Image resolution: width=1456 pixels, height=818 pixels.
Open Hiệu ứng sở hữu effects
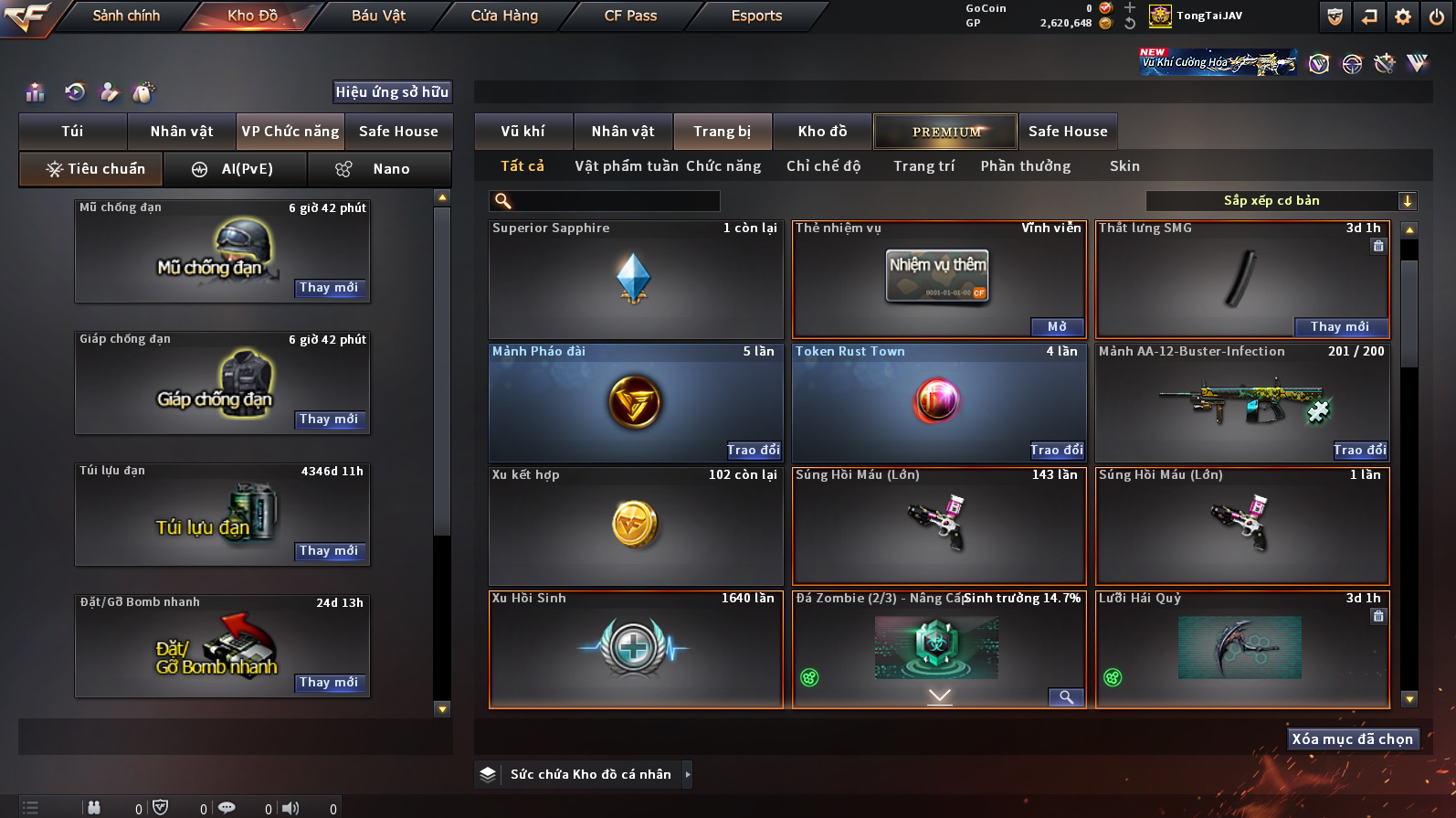pyautogui.click(x=392, y=92)
